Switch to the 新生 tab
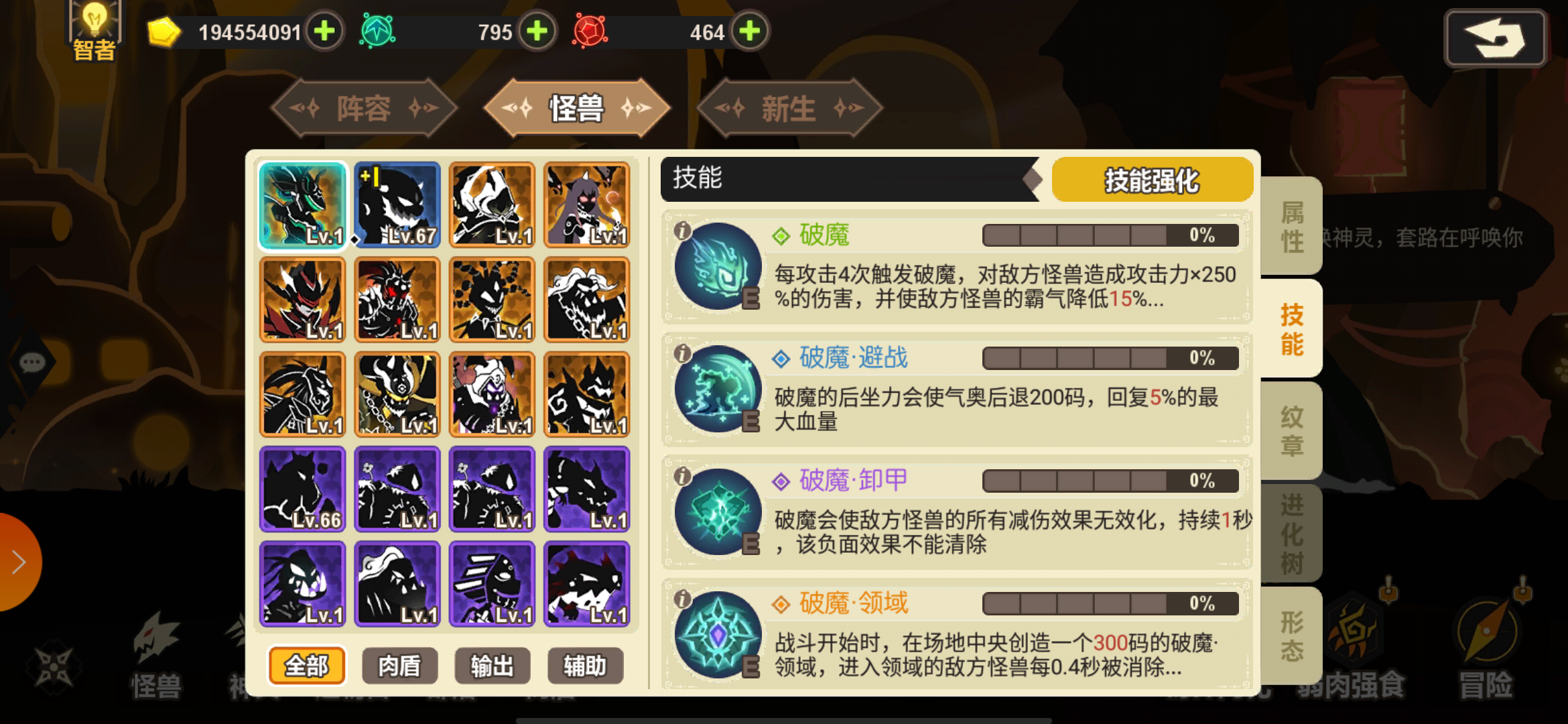The height and width of the screenshot is (724, 1568). (x=788, y=109)
